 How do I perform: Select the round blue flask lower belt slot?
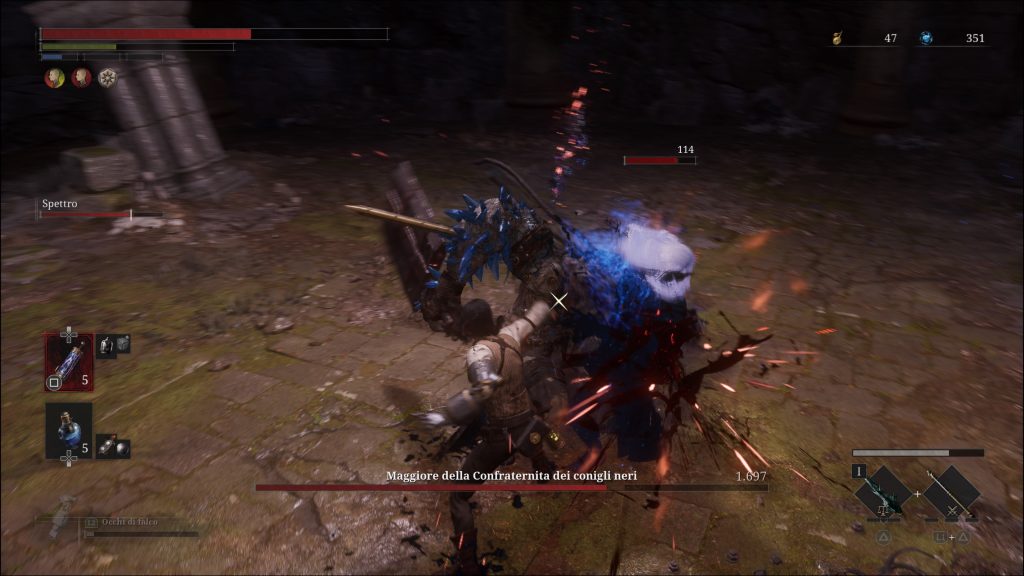point(68,431)
